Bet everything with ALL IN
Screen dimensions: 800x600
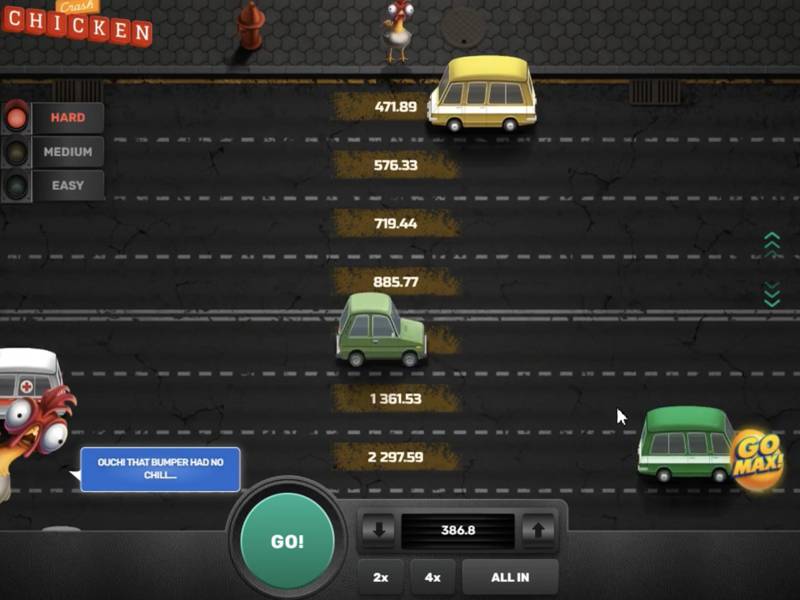510,577
